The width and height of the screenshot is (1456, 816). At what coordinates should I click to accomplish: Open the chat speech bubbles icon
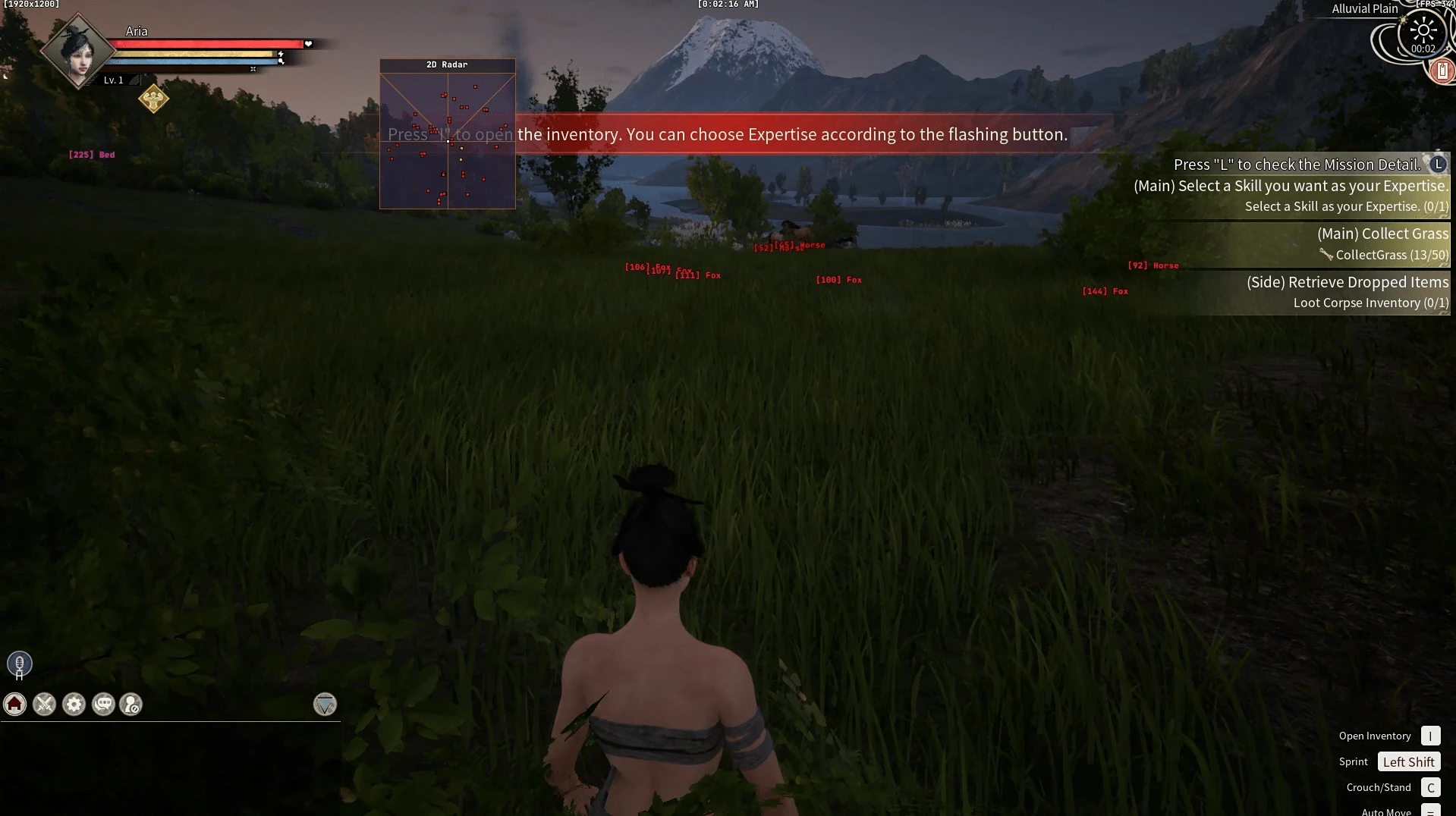click(103, 705)
